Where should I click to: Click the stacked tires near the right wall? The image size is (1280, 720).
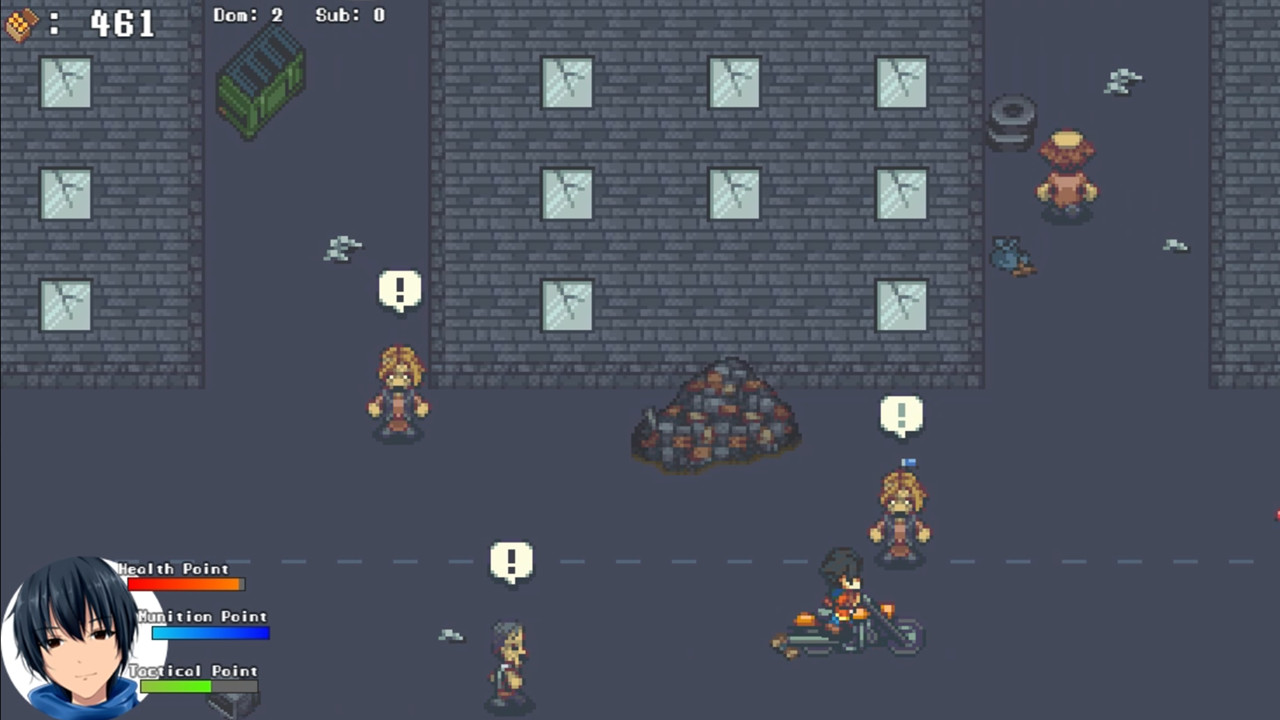[1011, 120]
